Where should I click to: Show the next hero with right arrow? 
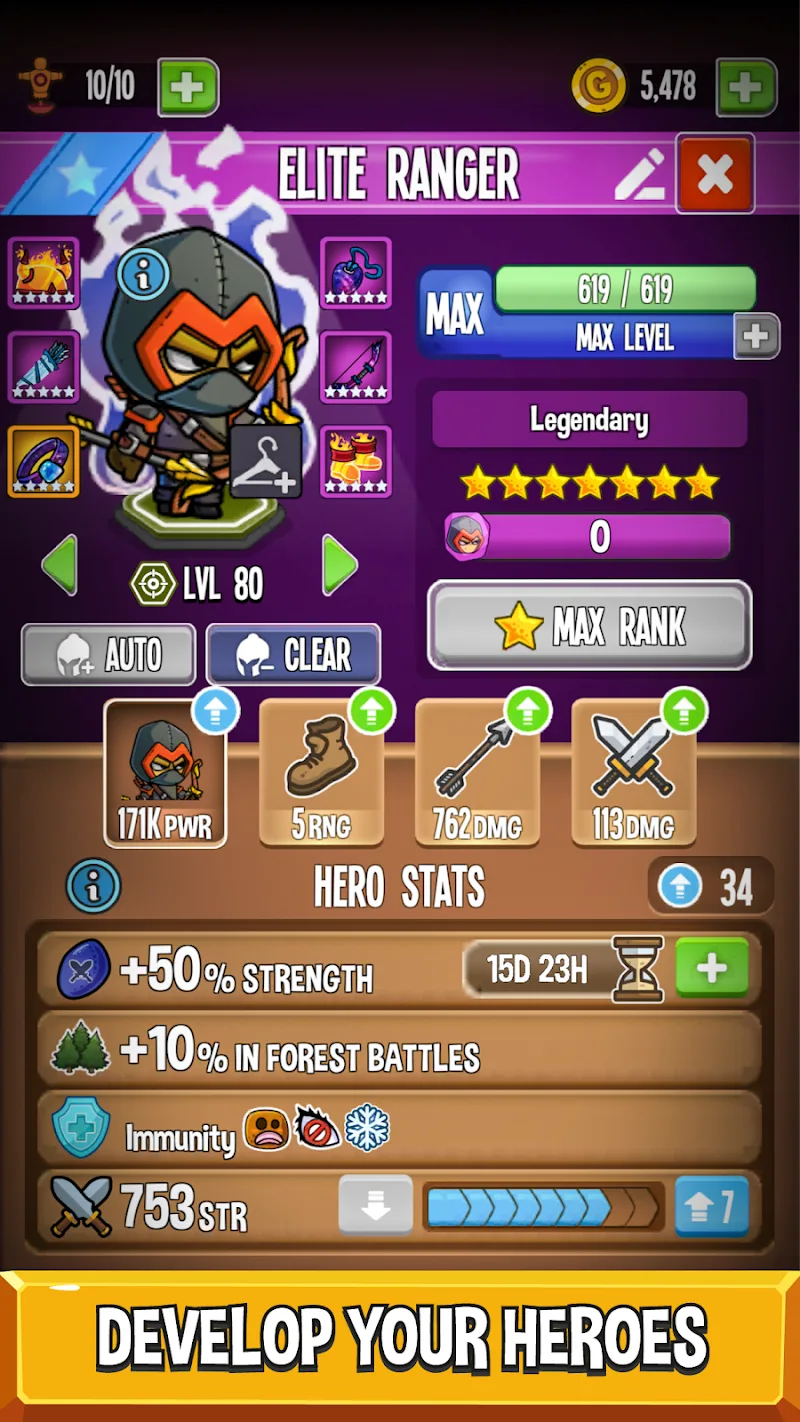(340, 566)
